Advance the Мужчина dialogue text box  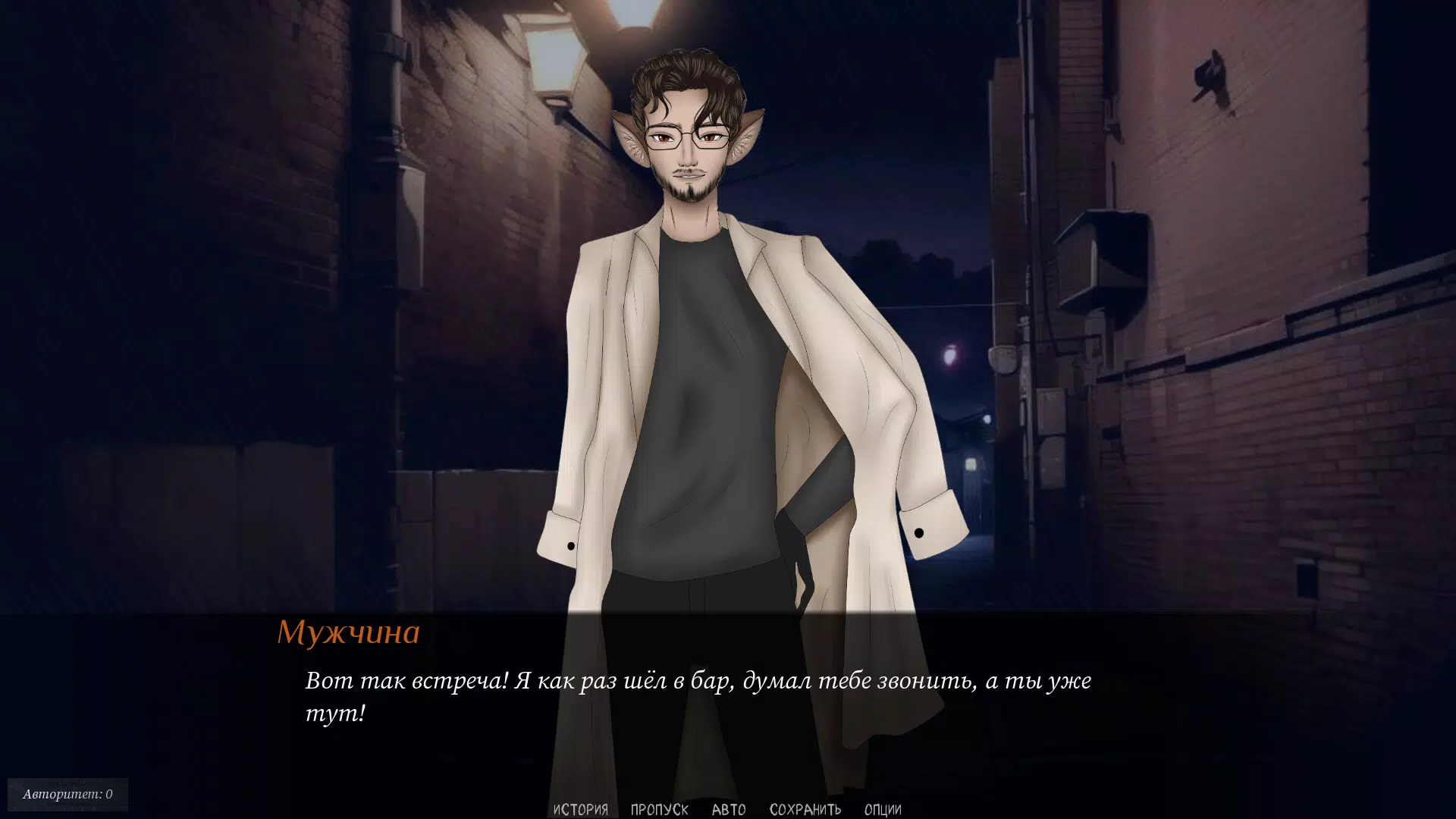(x=698, y=698)
